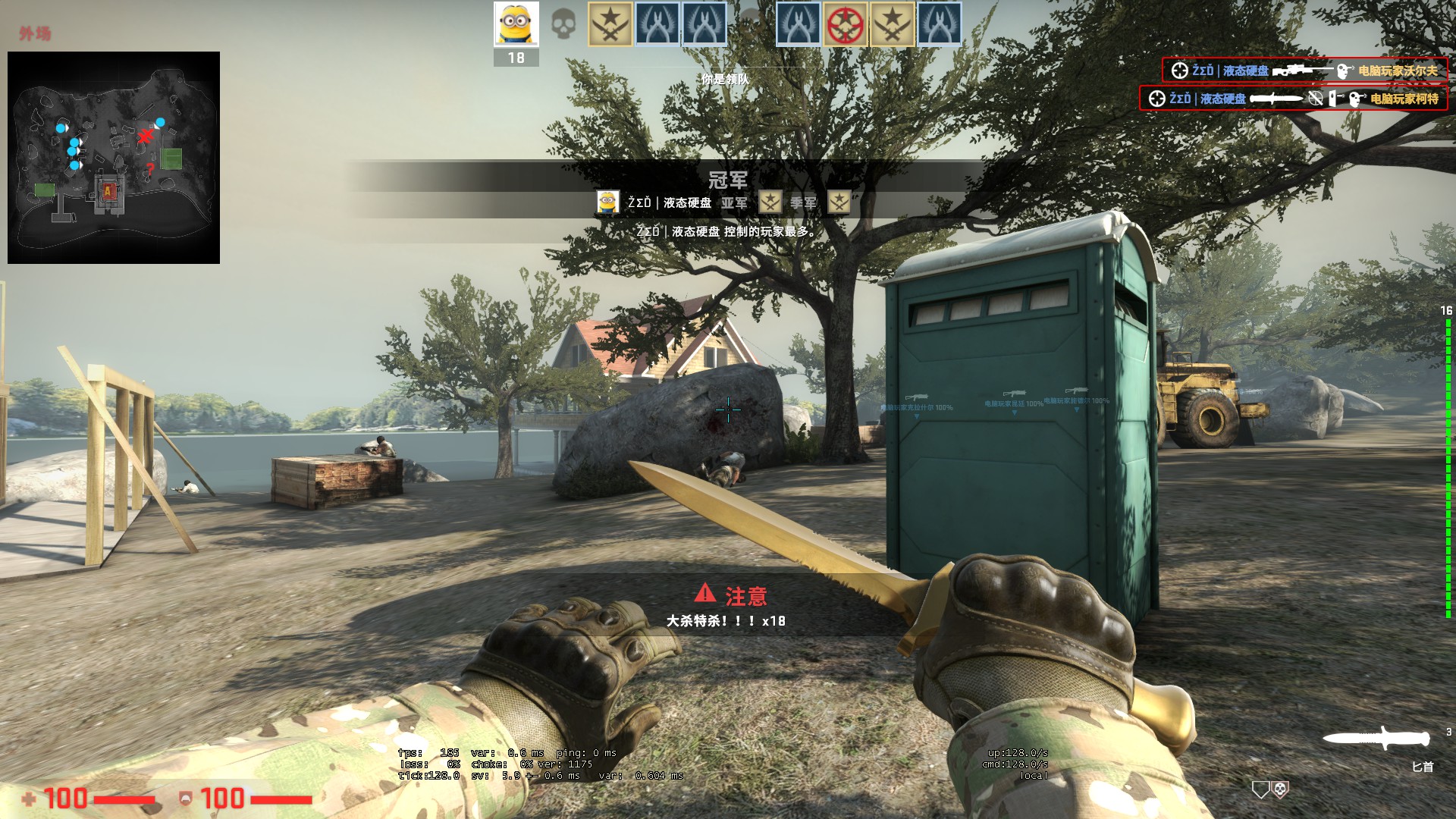Select the red X marker on the minimap
1456x819 pixels.
coord(145,136)
